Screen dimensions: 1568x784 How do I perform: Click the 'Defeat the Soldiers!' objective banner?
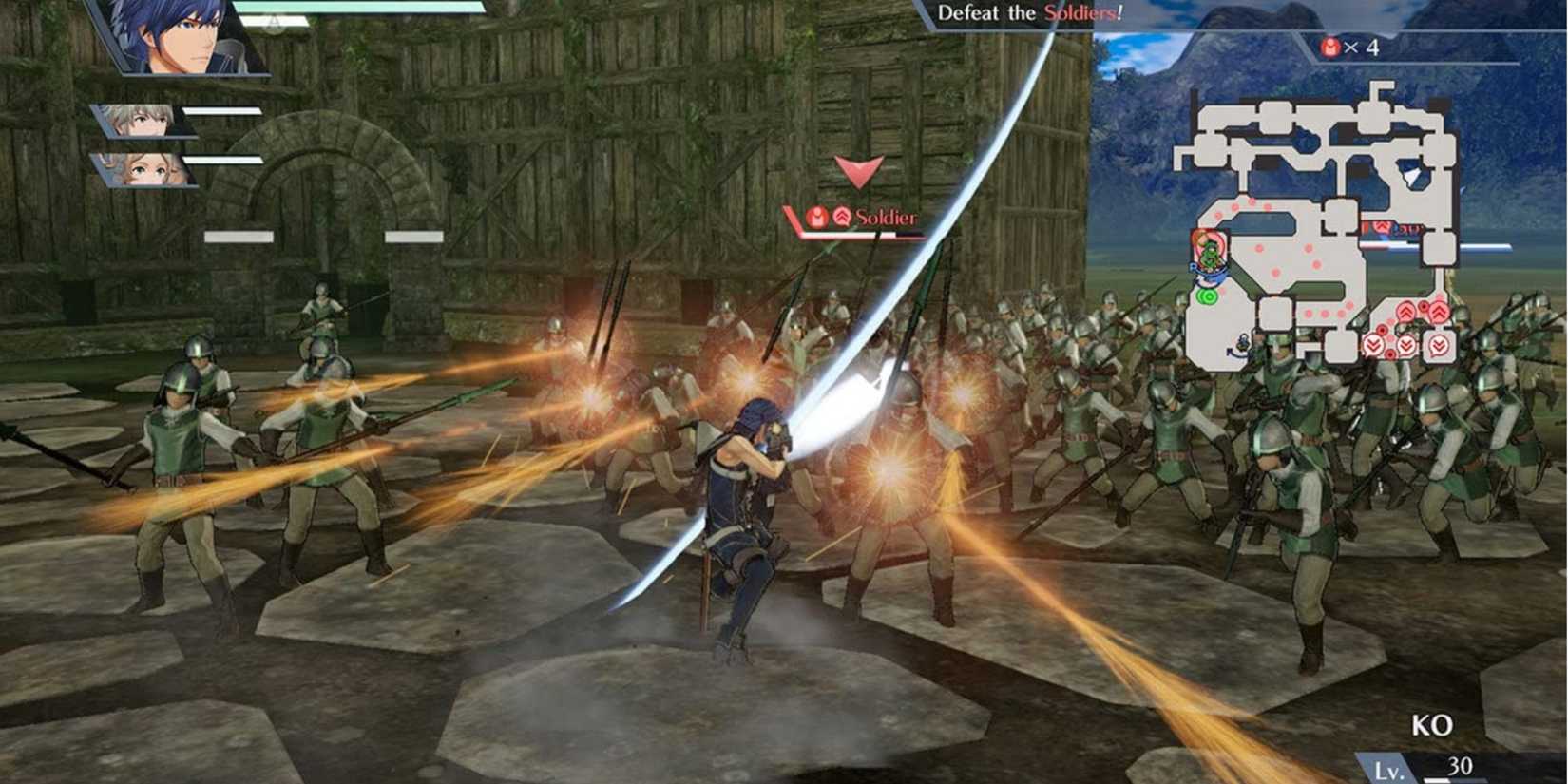(x=1031, y=14)
